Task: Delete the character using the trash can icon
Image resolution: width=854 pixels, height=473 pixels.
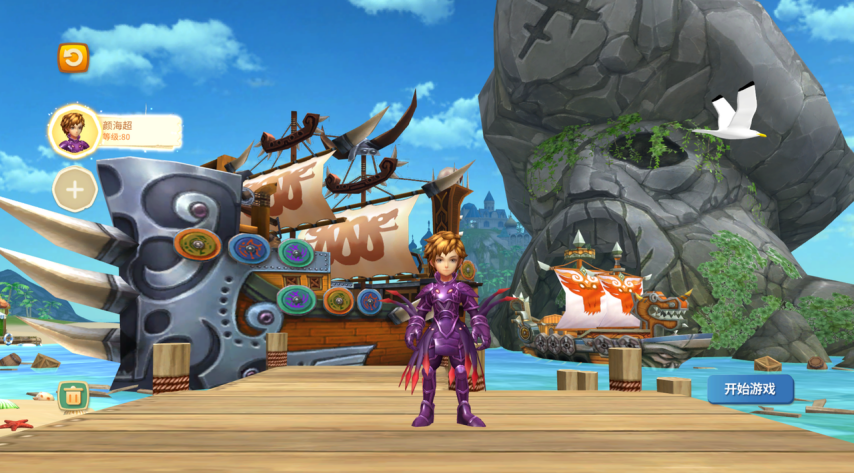Action: [72, 395]
